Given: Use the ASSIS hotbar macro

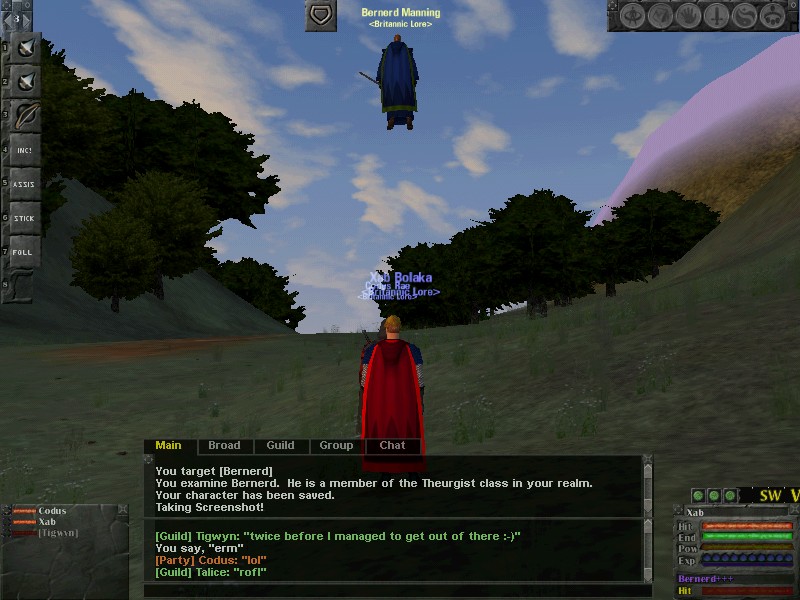Looking at the screenshot, I should pos(24,184).
